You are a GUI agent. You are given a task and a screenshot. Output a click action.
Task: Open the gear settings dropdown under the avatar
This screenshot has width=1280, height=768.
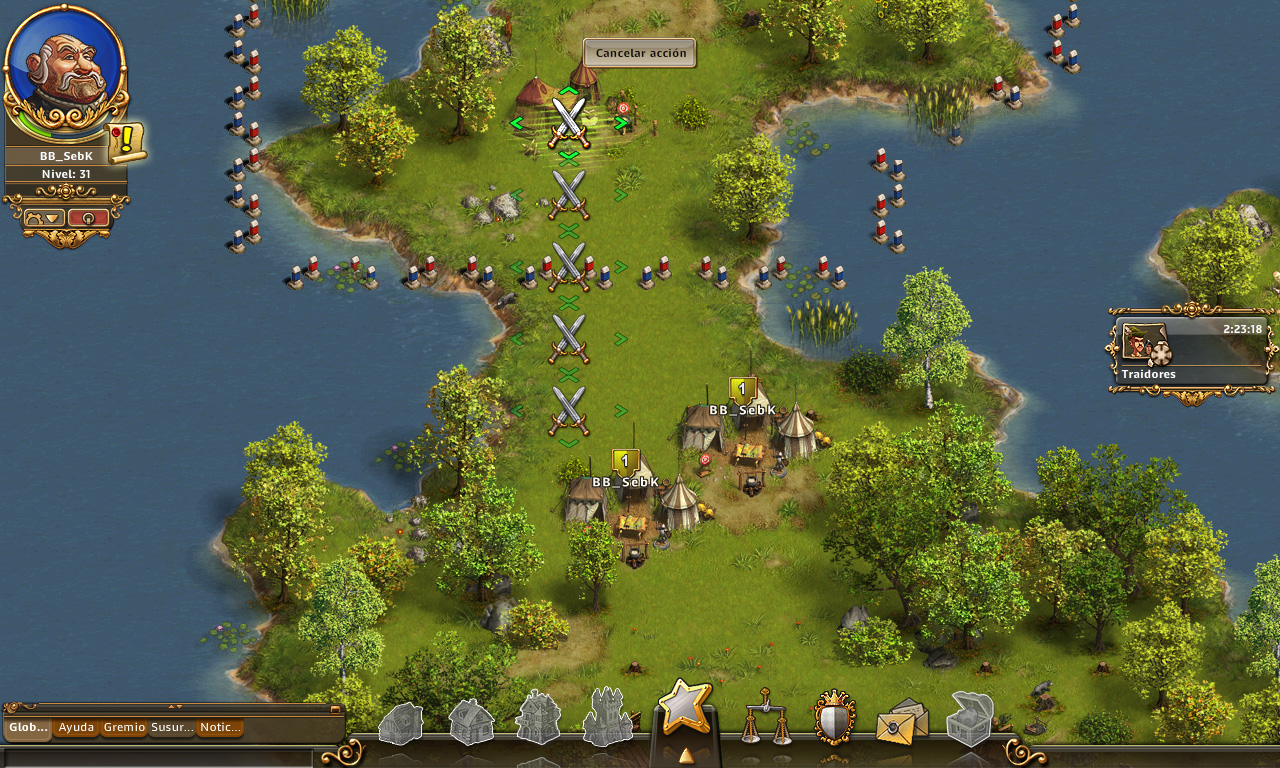pyautogui.click(x=44, y=217)
